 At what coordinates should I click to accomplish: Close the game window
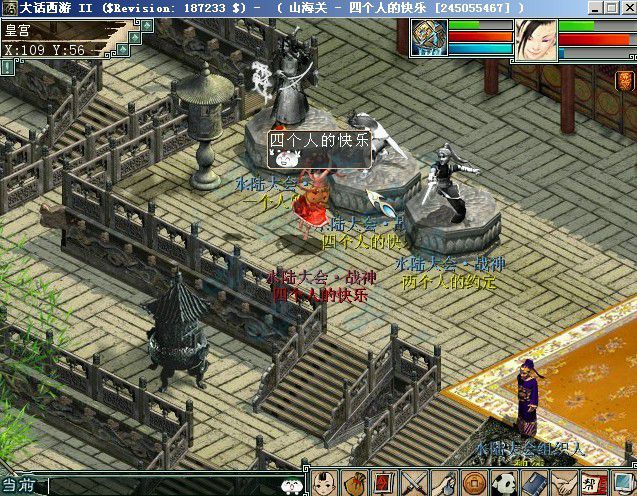[625, 7]
